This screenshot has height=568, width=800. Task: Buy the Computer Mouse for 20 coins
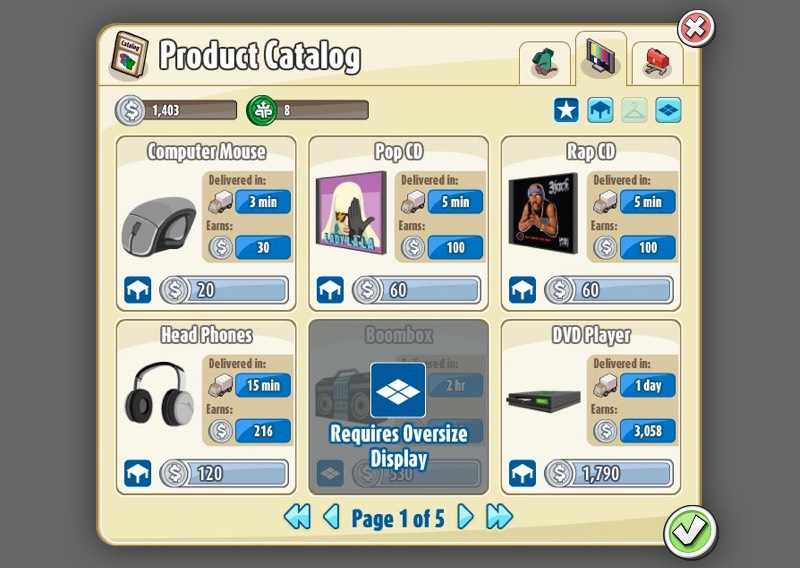[224, 290]
